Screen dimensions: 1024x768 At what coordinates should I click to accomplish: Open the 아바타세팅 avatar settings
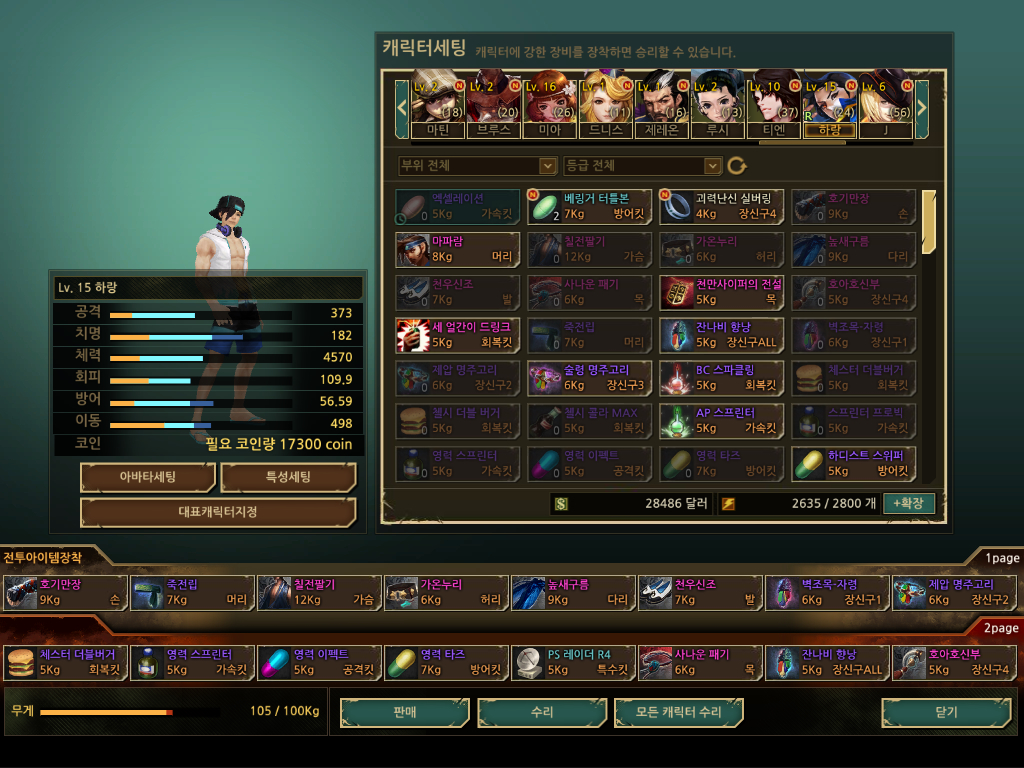pos(147,477)
